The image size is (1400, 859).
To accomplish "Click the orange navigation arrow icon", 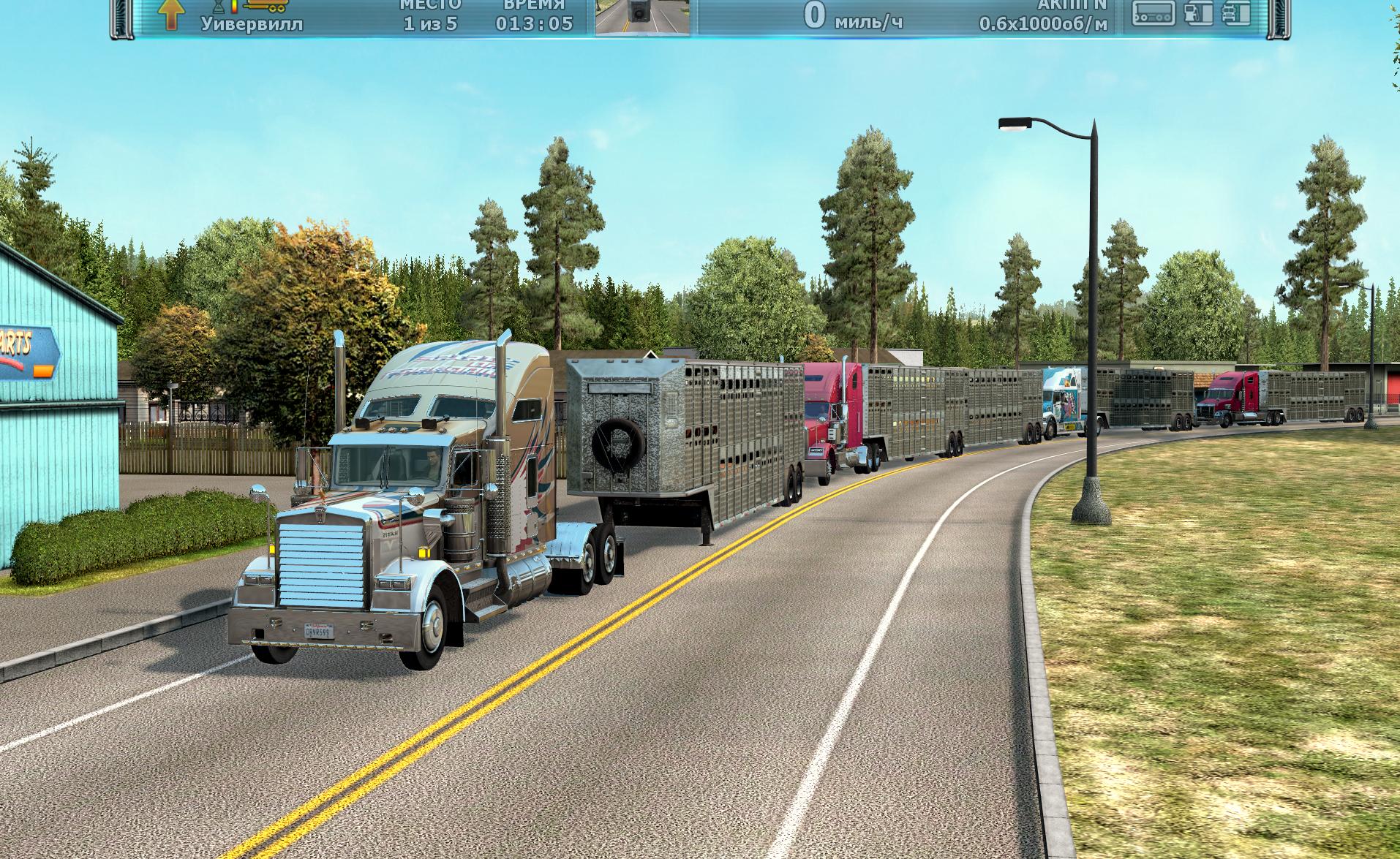I will click(x=173, y=15).
